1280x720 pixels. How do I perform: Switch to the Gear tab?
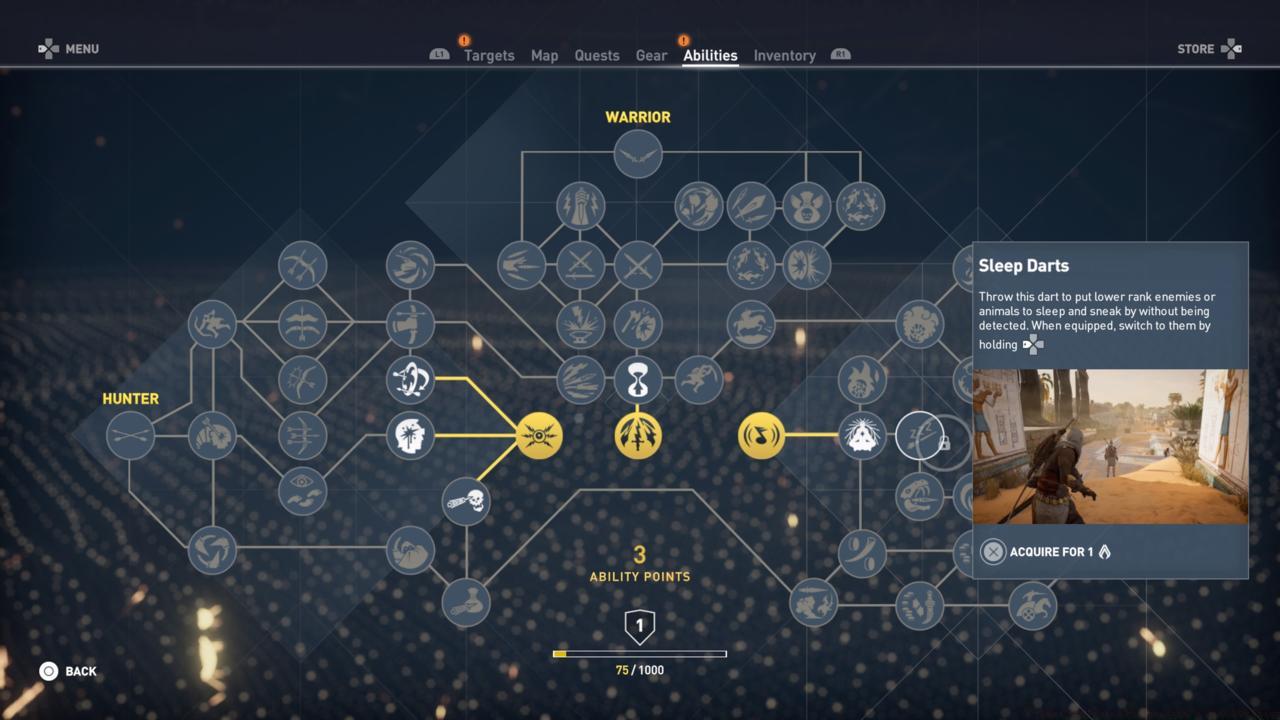[x=651, y=55]
